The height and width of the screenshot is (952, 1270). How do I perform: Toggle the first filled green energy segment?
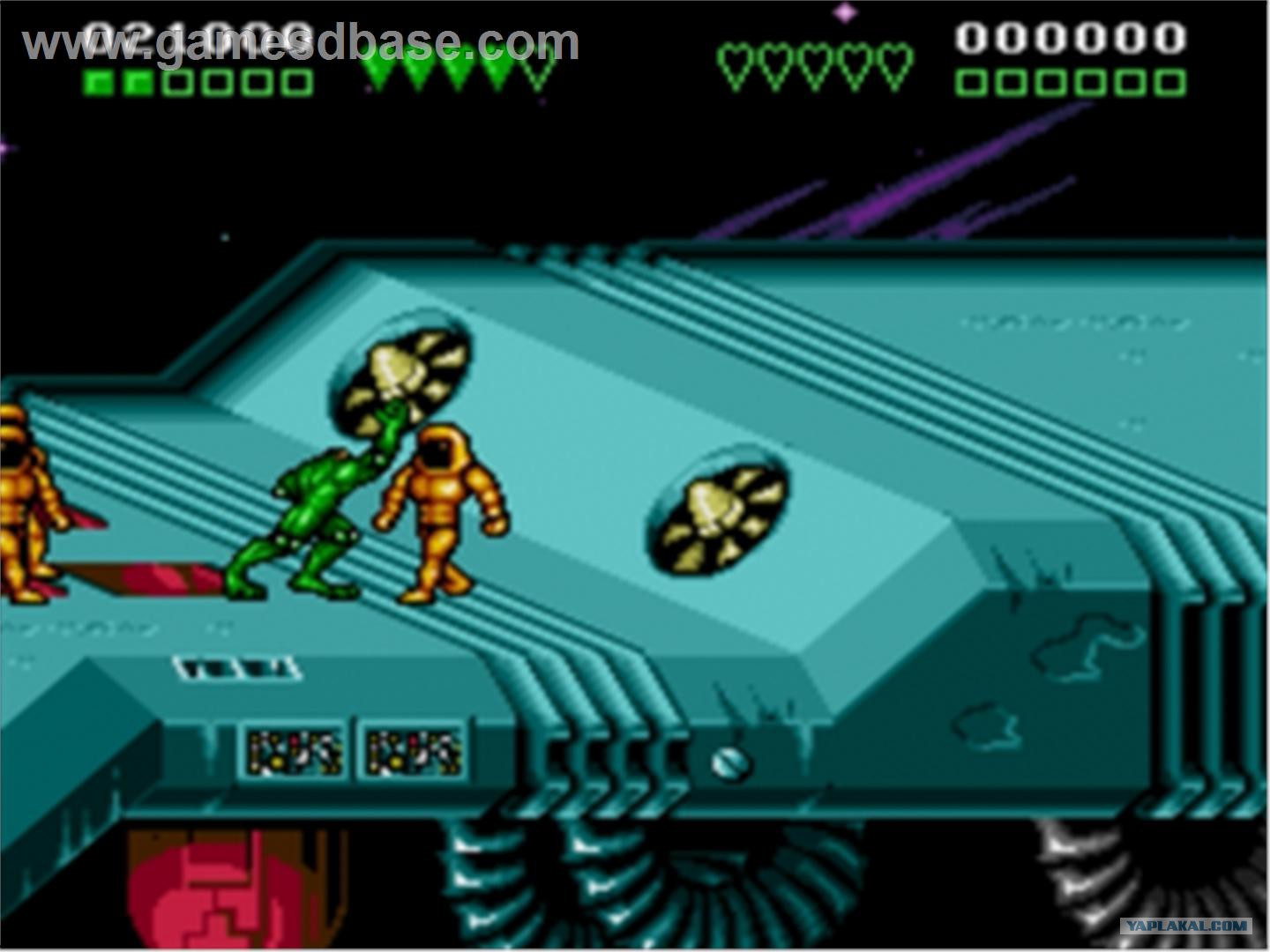tap(97, 84)
